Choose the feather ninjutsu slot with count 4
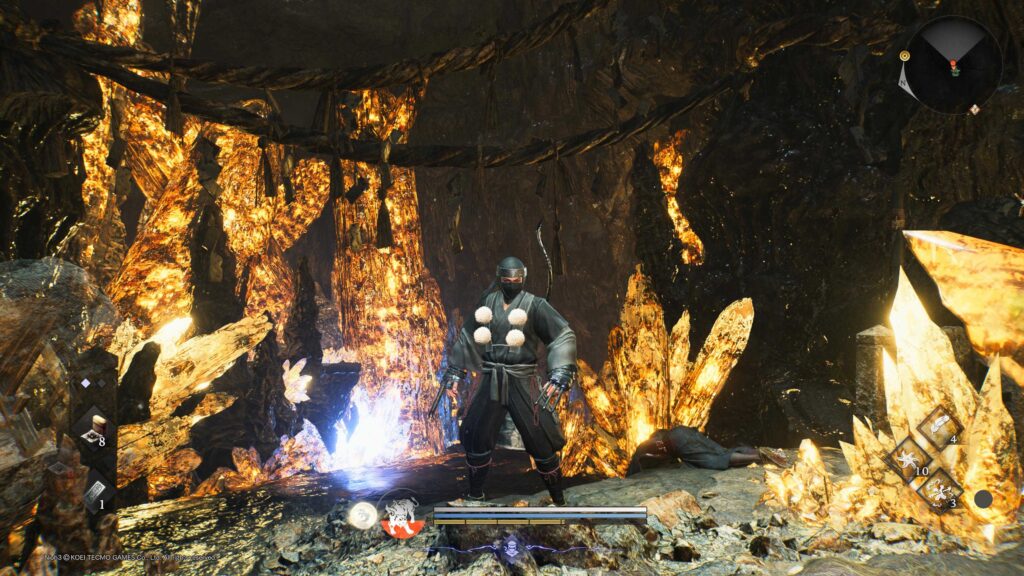The image size is (1024, 576). pos(939,426)
